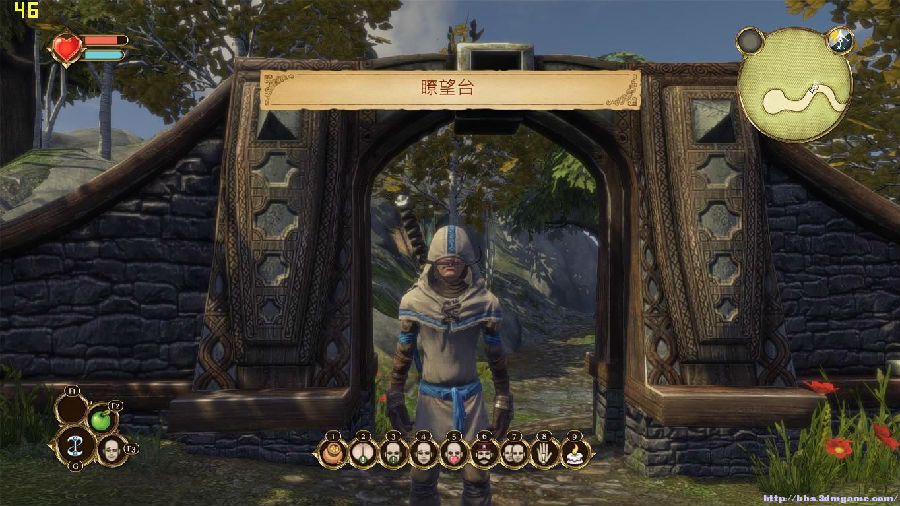Choose the green-collared face expression in slot 3

[x=394, y=453]
